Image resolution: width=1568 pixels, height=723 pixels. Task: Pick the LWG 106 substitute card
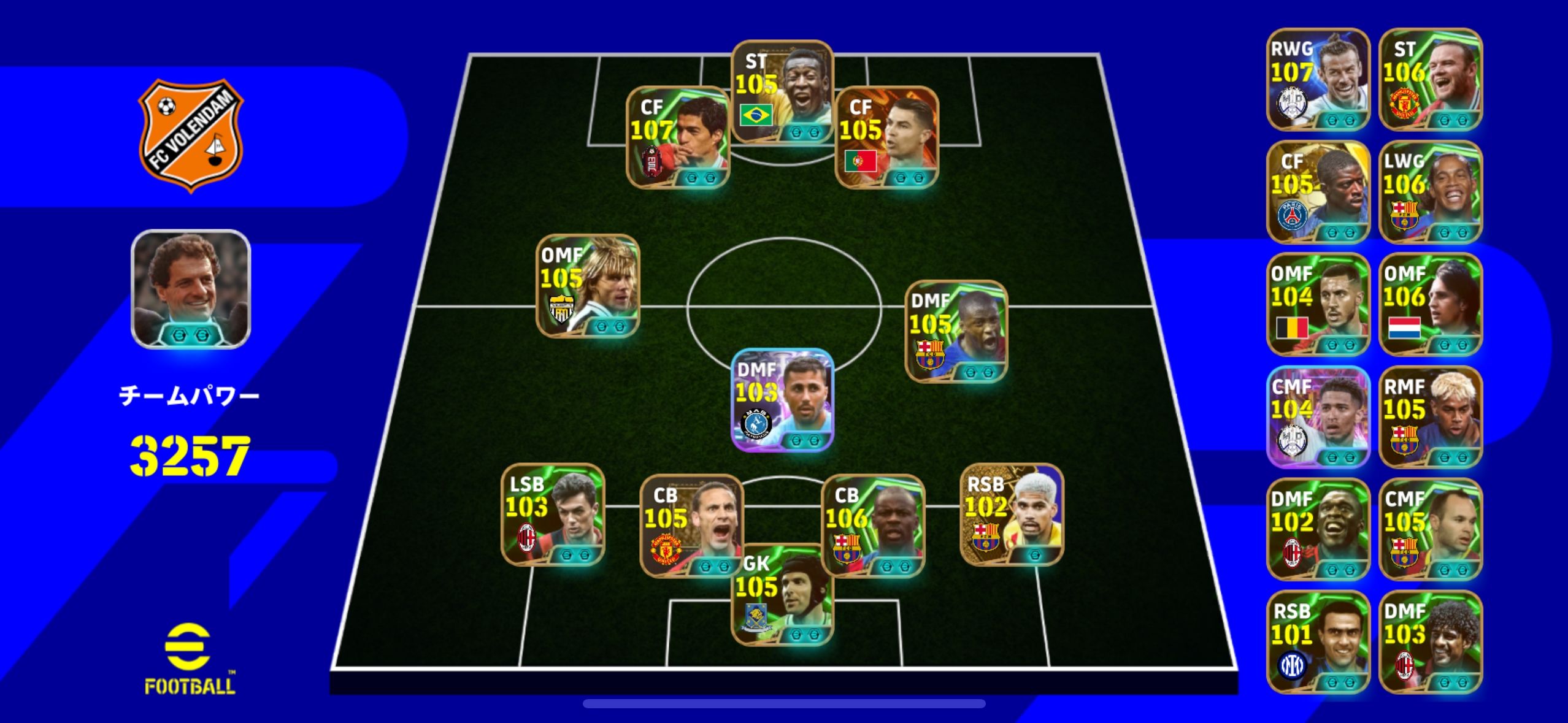click(x=1430, y=191)
